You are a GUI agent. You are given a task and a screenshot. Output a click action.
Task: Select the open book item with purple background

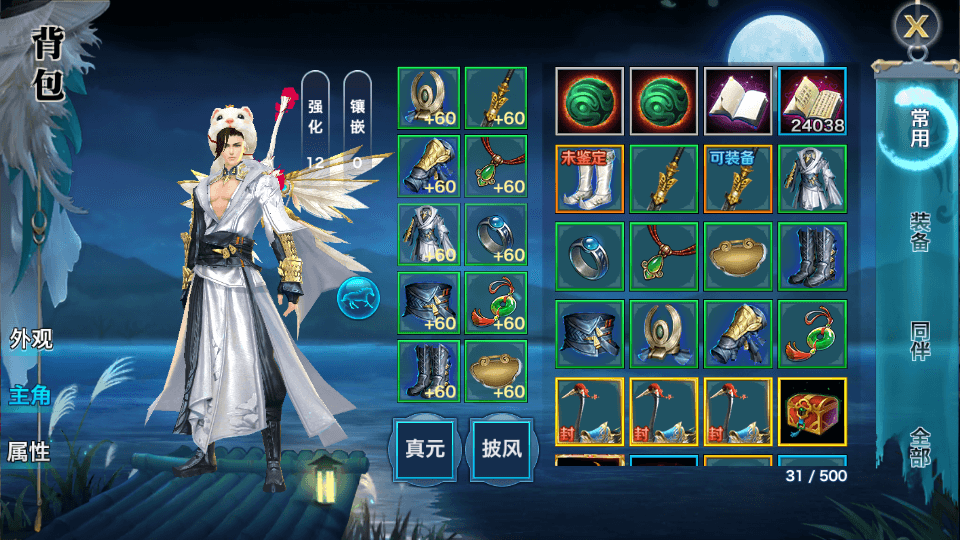738,101
